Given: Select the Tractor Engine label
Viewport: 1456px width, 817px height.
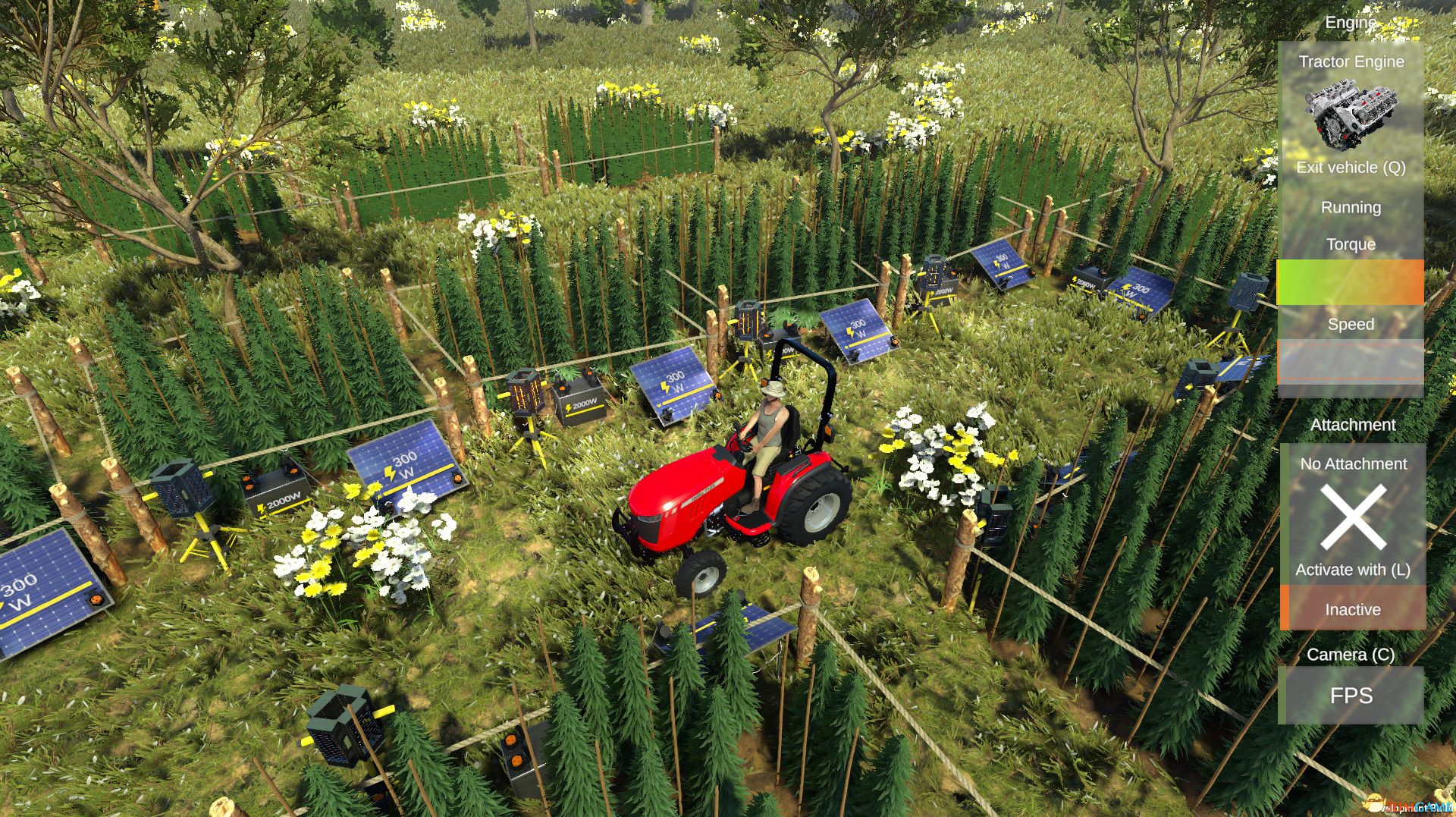Looking at the screenshot, I should [1351, 61].
